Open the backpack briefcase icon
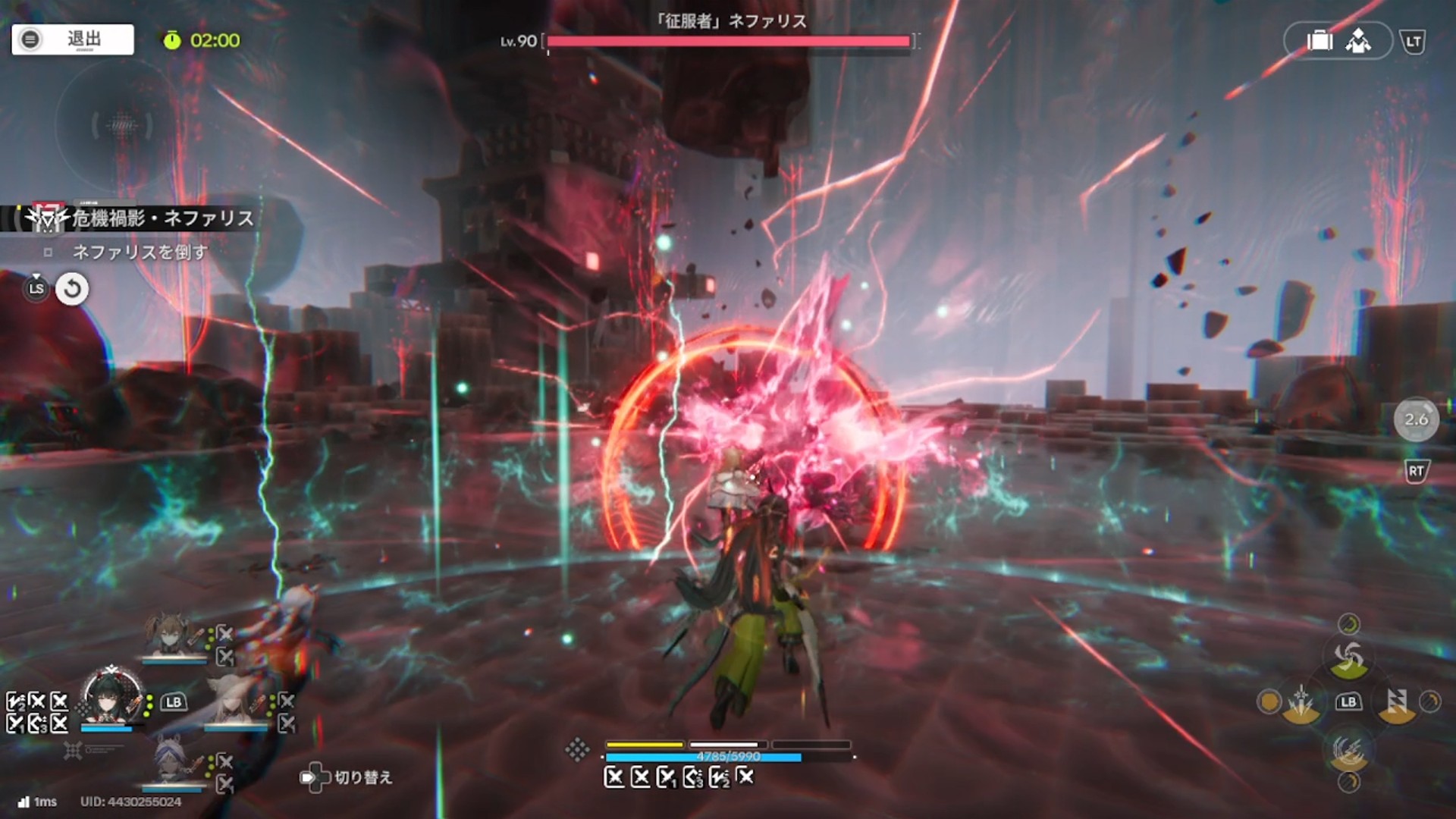The height and width of the screenshot is (819, 1456). pos(1319,41)
